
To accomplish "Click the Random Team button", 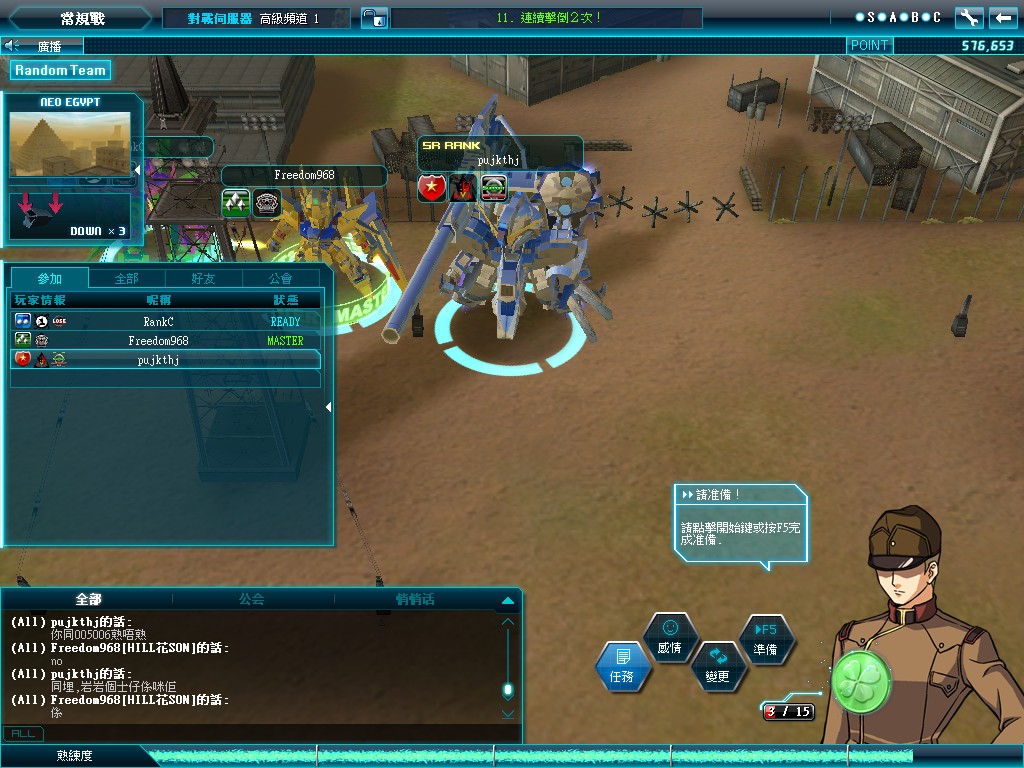I will click(x=60, y=70).
